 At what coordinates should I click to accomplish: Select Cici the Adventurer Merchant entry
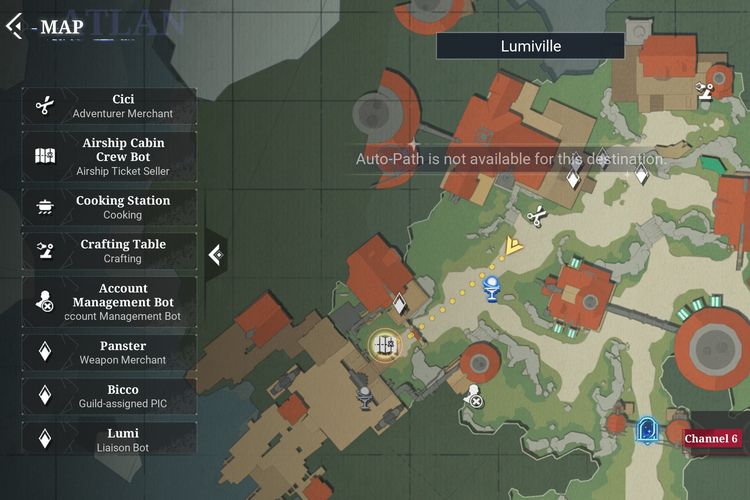(109, 106)
